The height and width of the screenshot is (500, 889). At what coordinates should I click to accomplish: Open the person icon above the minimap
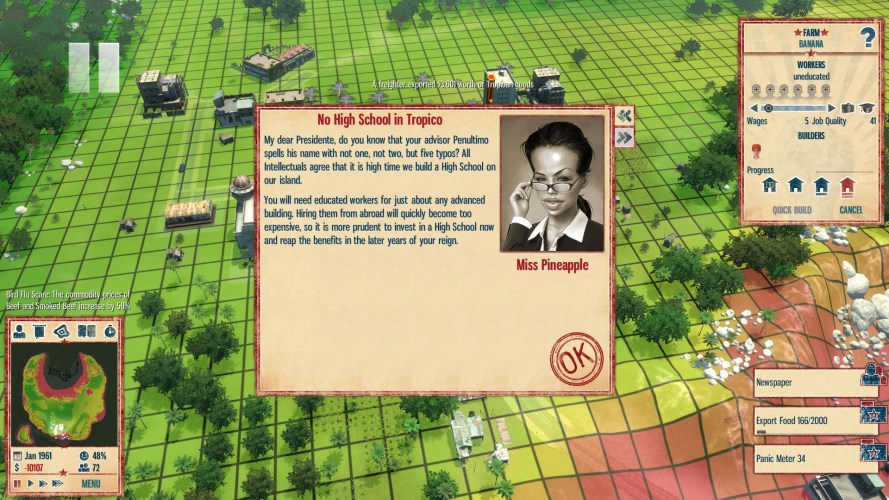19,331
